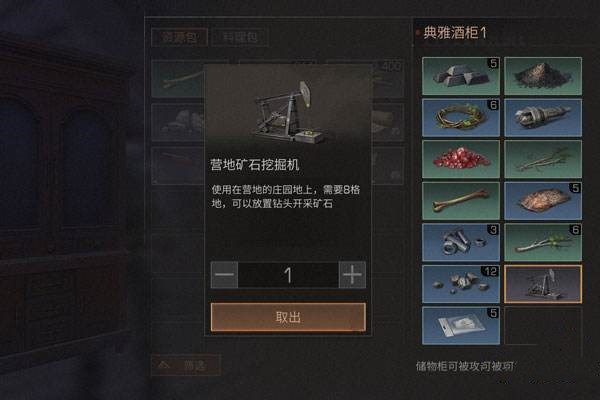Select the metal nuts and bolts slot
Screen dimensions: 600x400
click(460, 242)
